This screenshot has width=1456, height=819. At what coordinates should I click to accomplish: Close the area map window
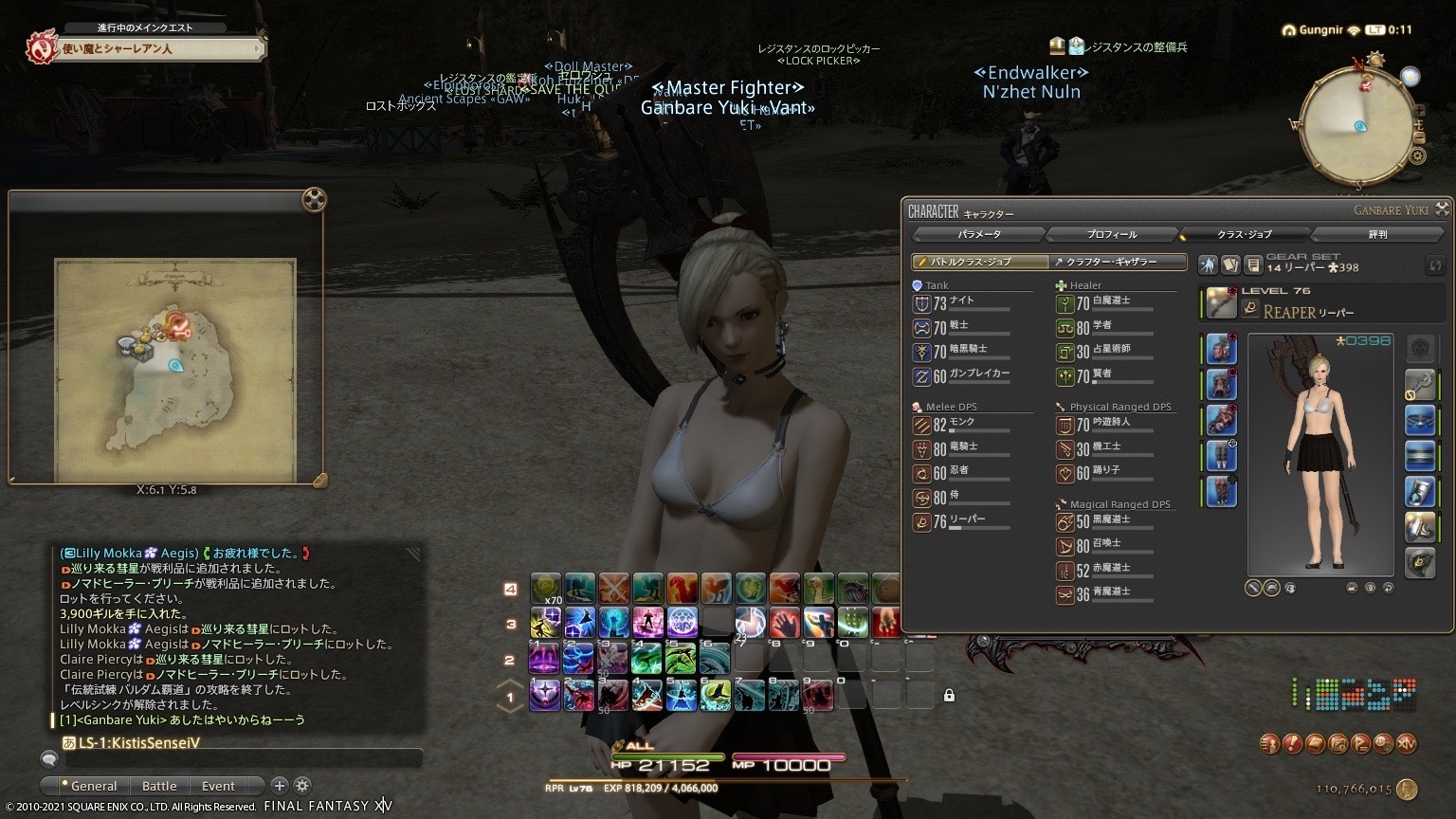[314, 200]
